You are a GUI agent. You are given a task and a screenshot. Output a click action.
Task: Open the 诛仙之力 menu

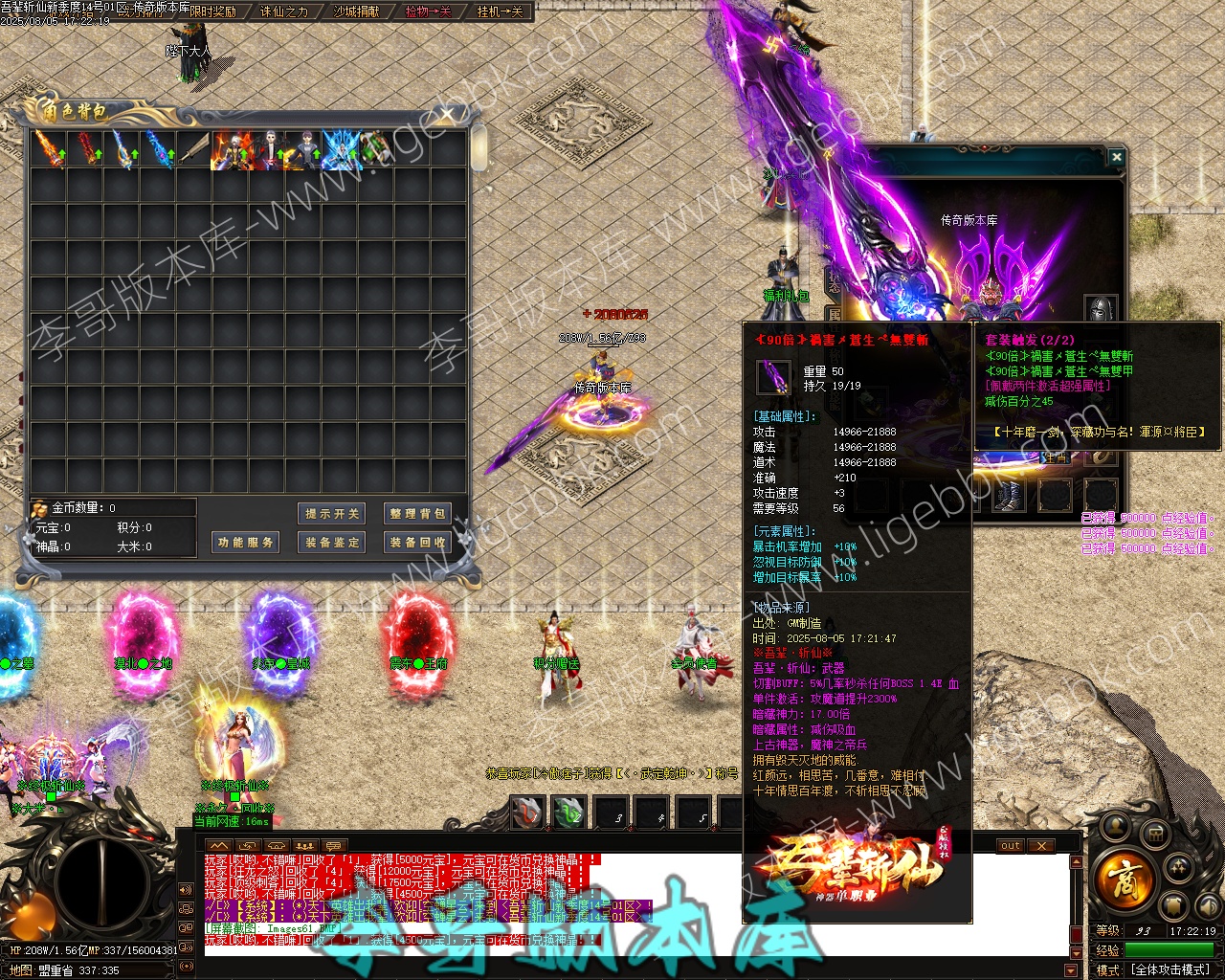point(284,11)
